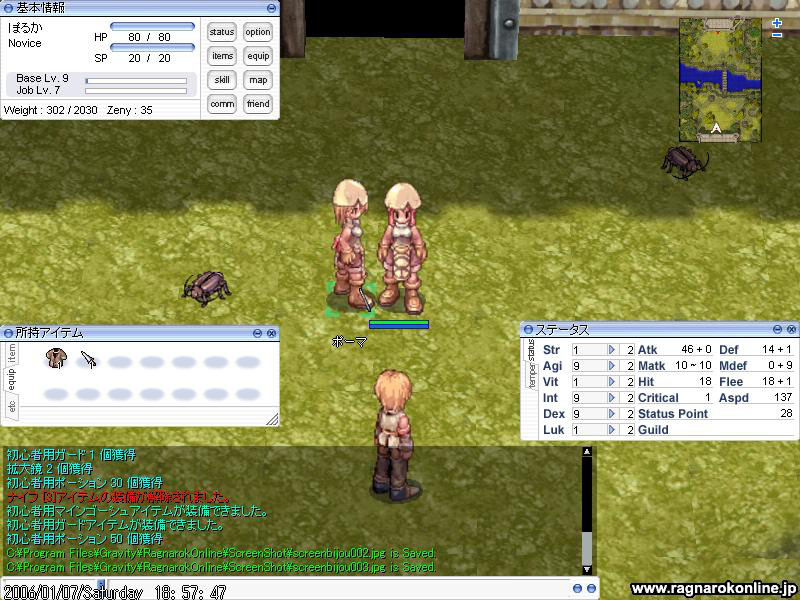The width and height of the screenshot is (800, 600).
Task: Switch to the inventory etc tab
Action: [12, 407]
